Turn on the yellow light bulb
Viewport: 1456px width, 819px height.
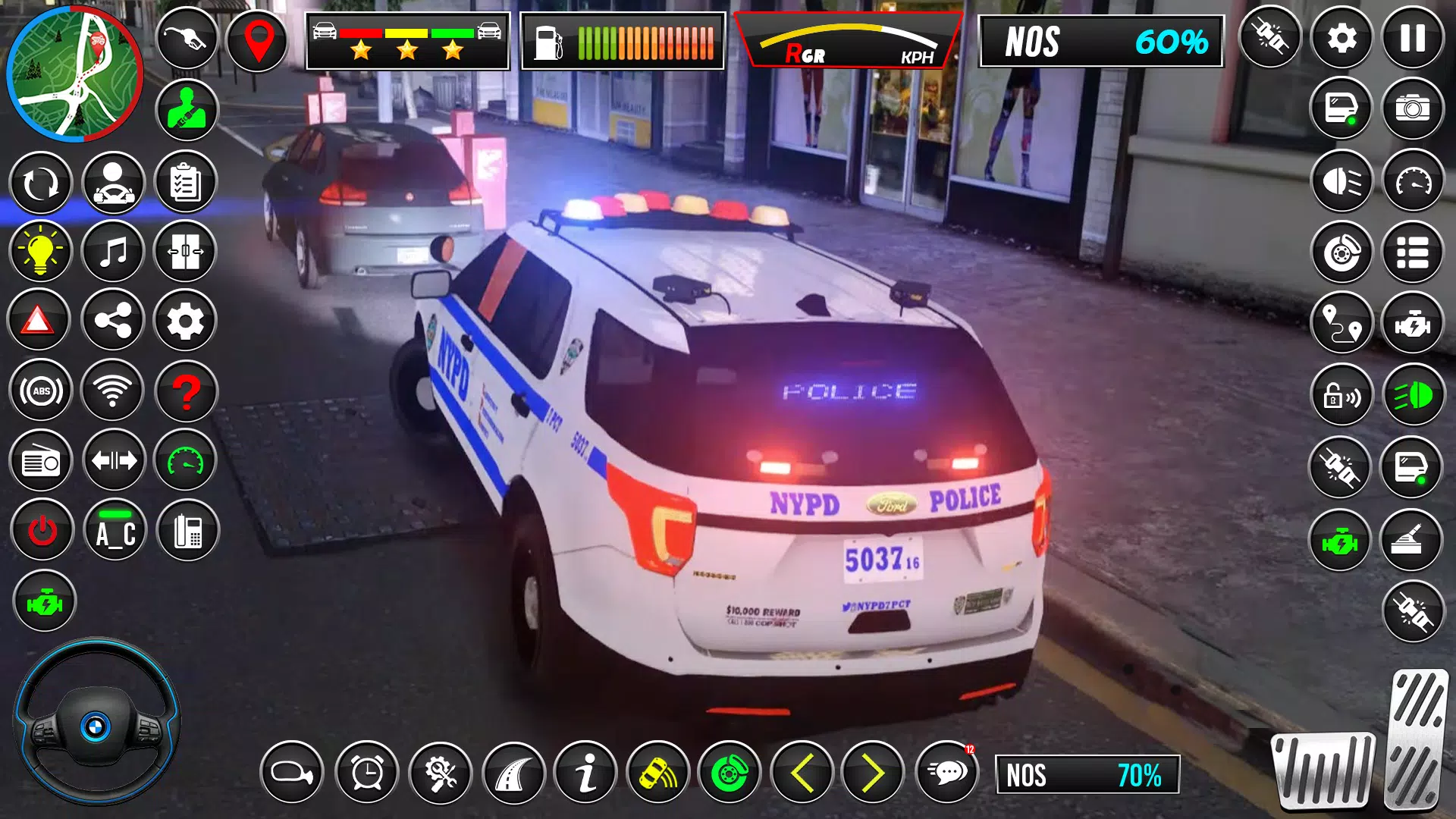(x=40, y=252)
